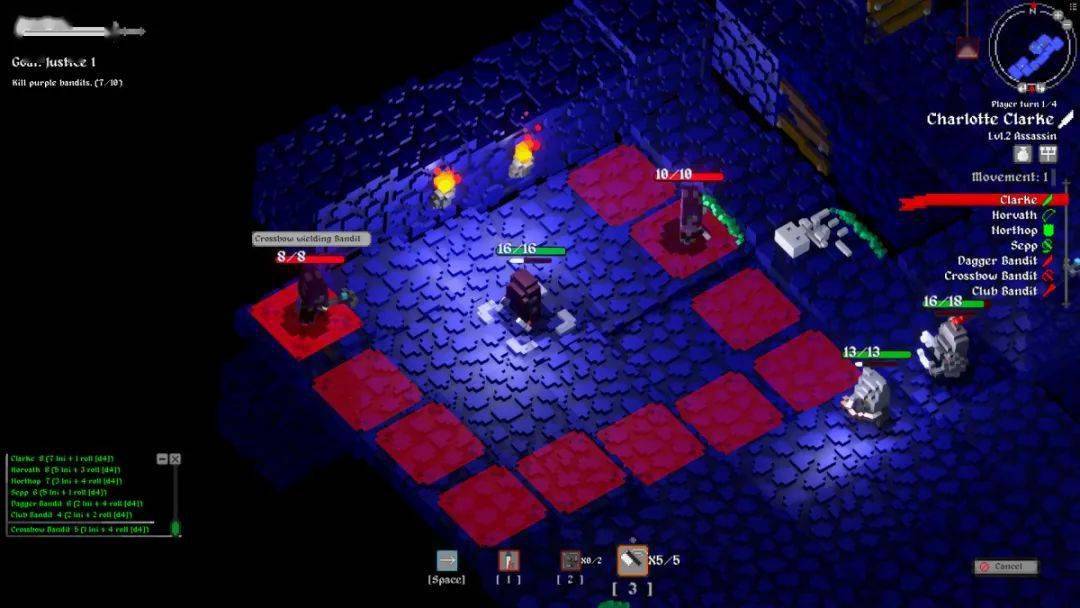Close the combat log panel
This screenshot has height=608, width=1080.
pyautogui.click(x=175, y=459)
